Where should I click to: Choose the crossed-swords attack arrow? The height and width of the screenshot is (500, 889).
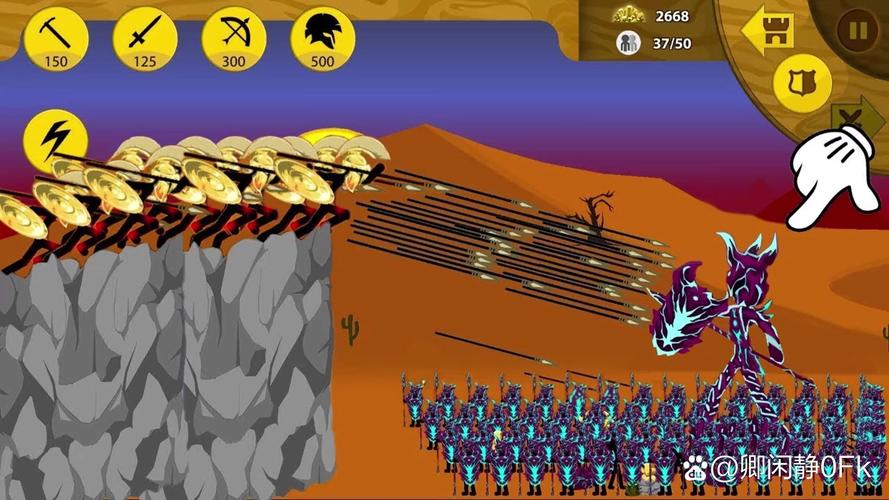click(856, 122)
